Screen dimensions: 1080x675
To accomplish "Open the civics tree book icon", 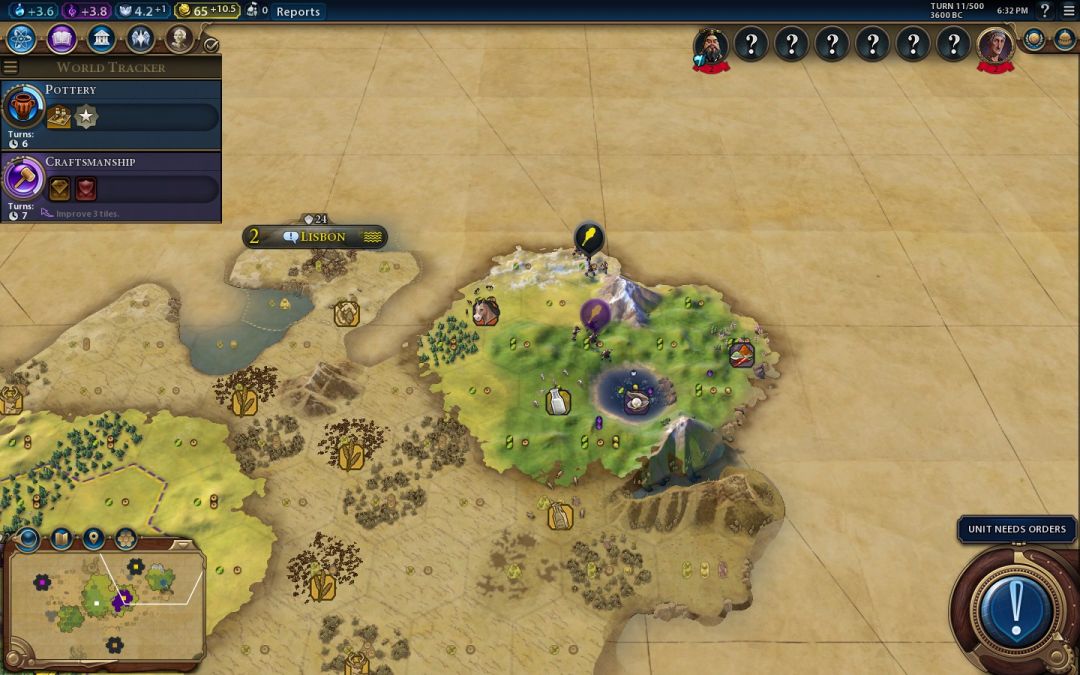I will [62, 39].
